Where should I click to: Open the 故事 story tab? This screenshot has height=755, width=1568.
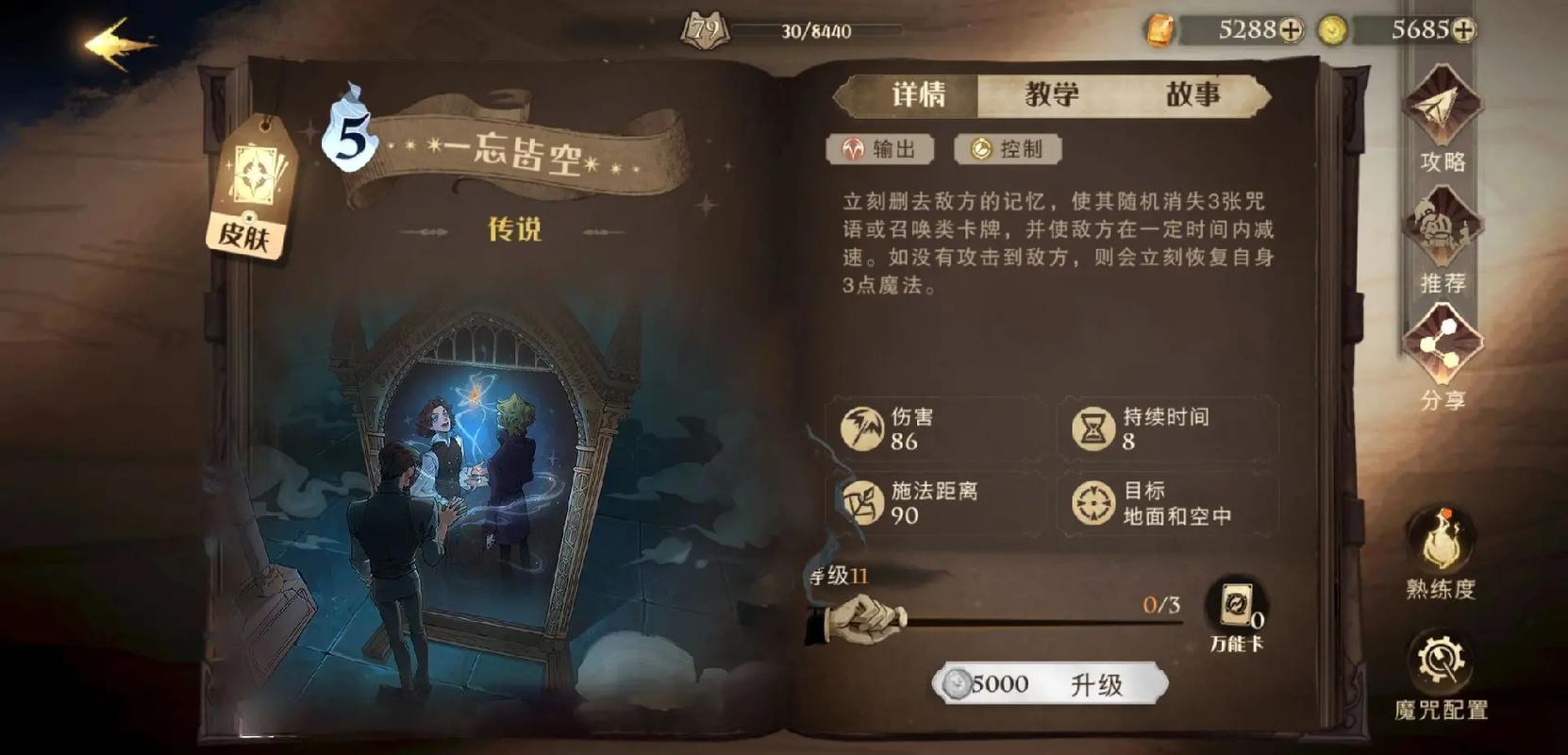(1194, 94)
